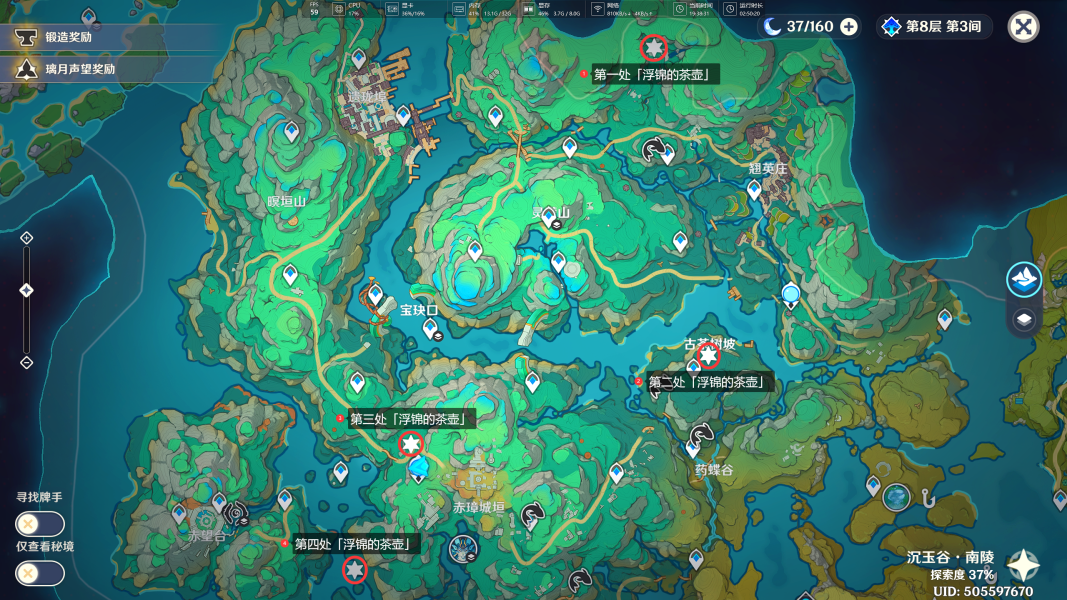Toggle the 寻找牌手 switch
The image size is (1067, 600).
(x=40, y=524)
